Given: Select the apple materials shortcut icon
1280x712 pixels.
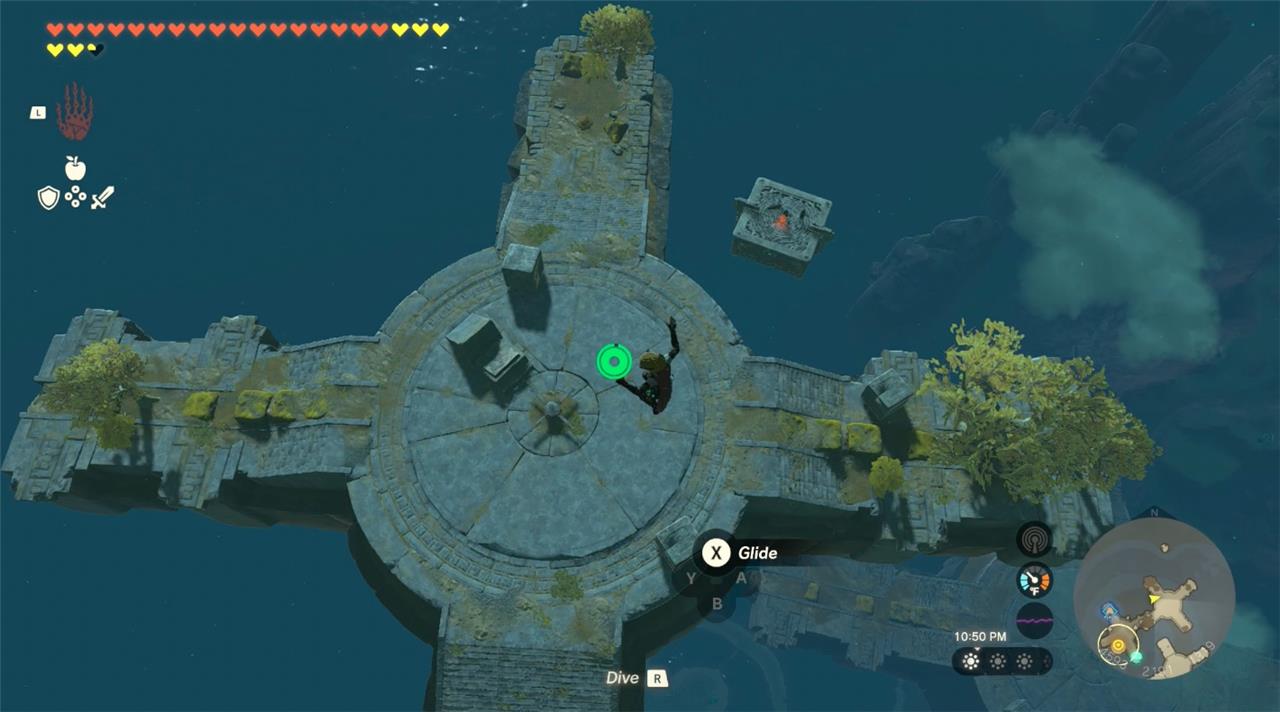Looking at the screenshot, I should point(75,168).
